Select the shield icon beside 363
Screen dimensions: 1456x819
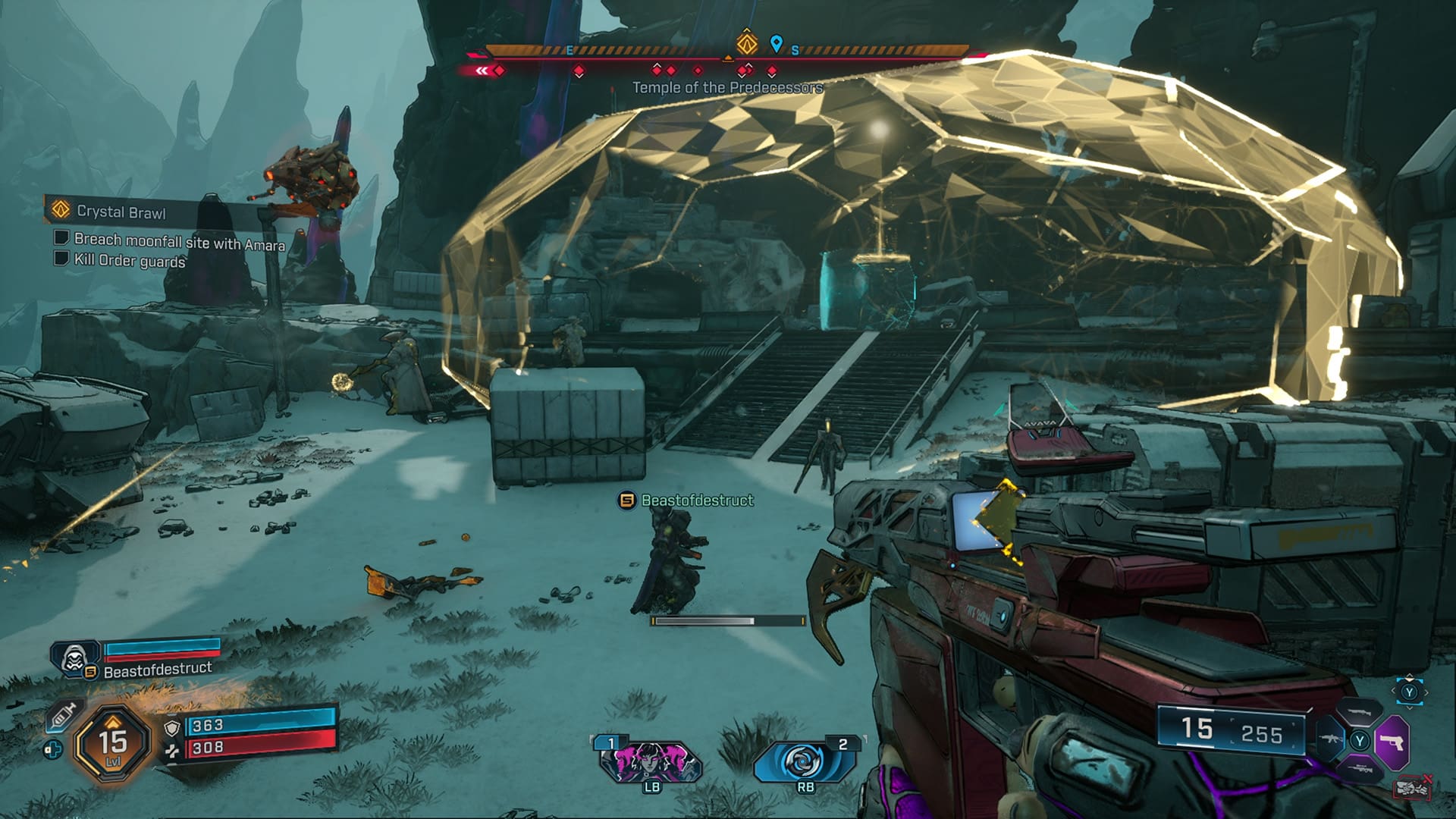point(172,727)
